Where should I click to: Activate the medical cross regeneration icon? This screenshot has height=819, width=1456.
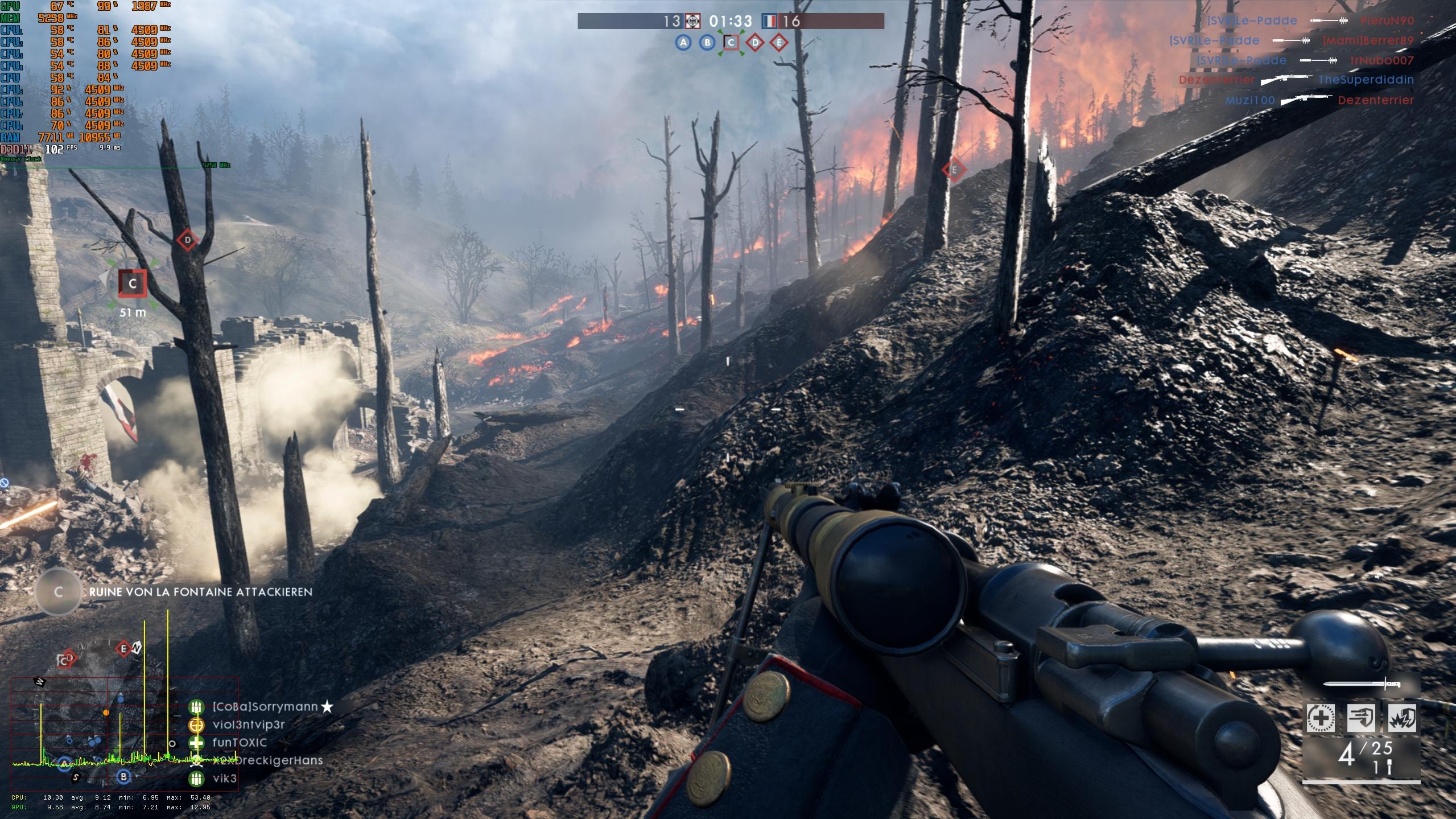click(x=1320, y=718)
